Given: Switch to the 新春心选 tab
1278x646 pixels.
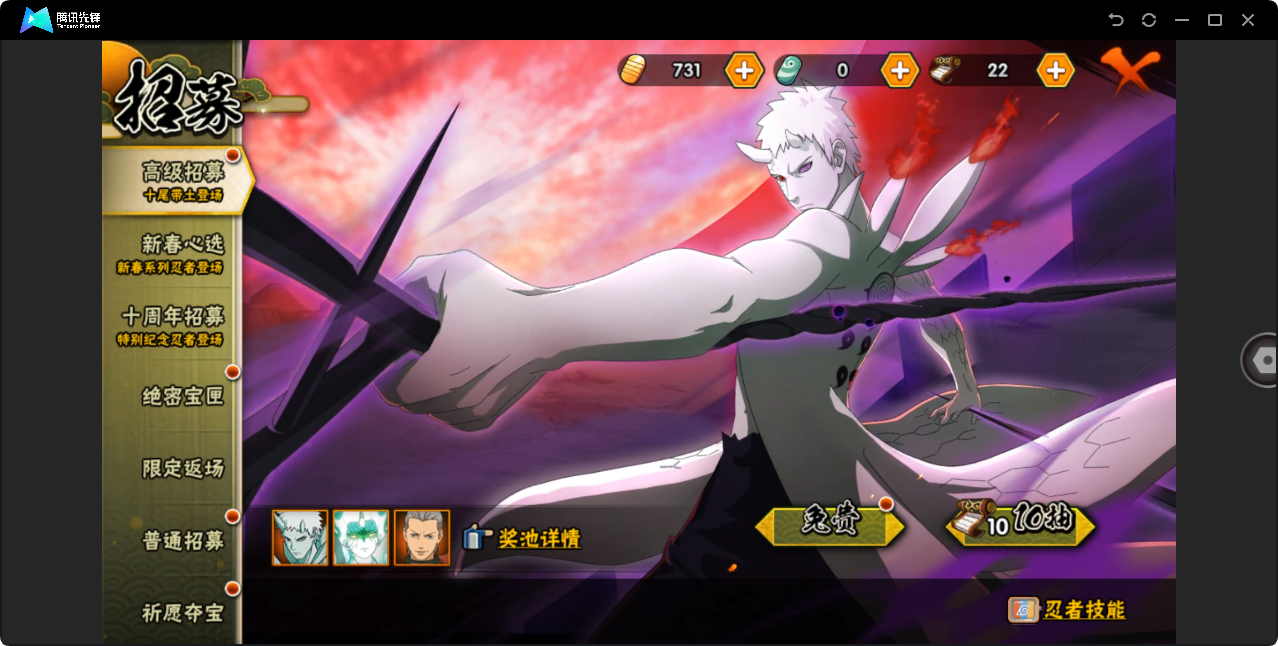Looking at the screenshot, I should coord(180,253).
